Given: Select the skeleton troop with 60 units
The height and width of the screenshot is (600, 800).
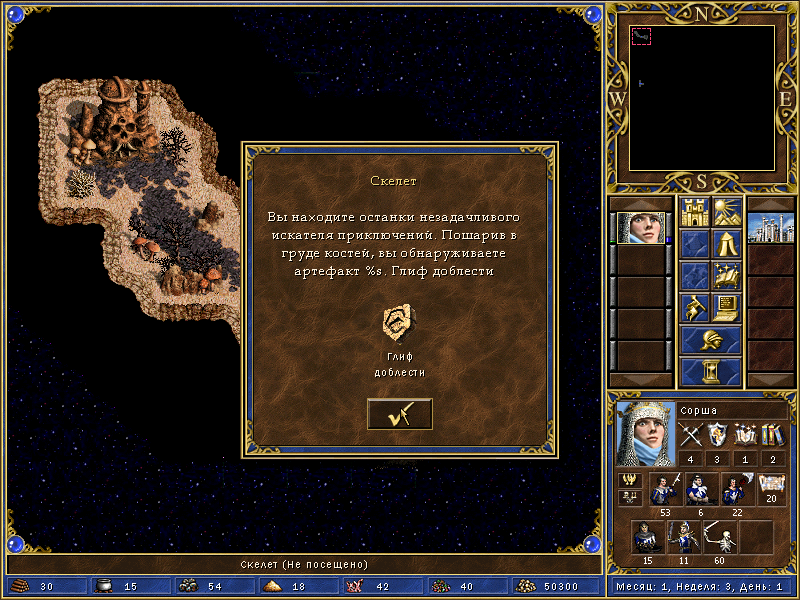Looking at the screenshot, I should [718, 538].
